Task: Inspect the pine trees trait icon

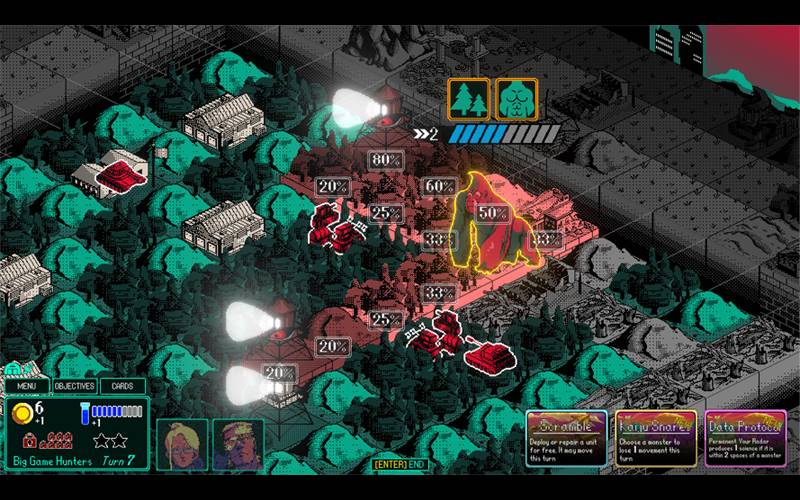Action: tap(468, 100)
